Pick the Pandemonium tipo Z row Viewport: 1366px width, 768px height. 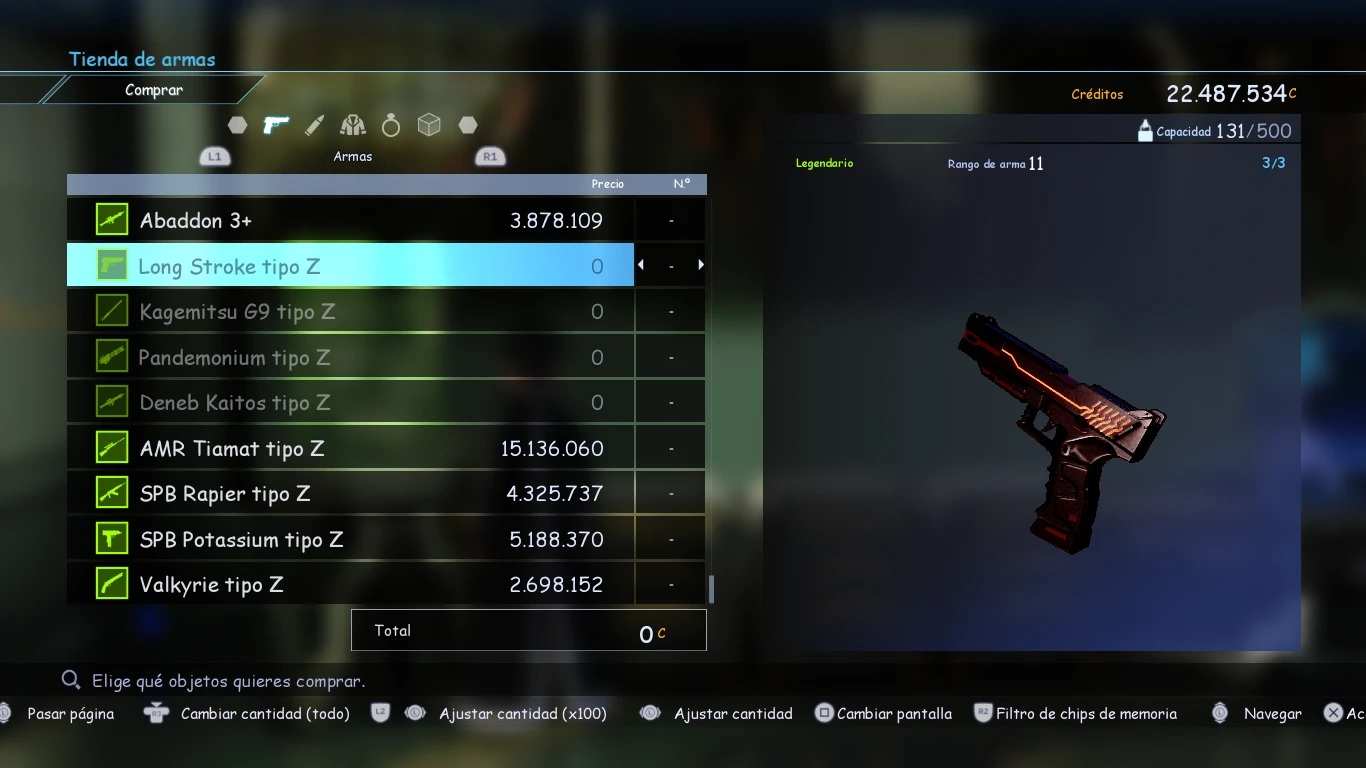[x=350, y=357]
